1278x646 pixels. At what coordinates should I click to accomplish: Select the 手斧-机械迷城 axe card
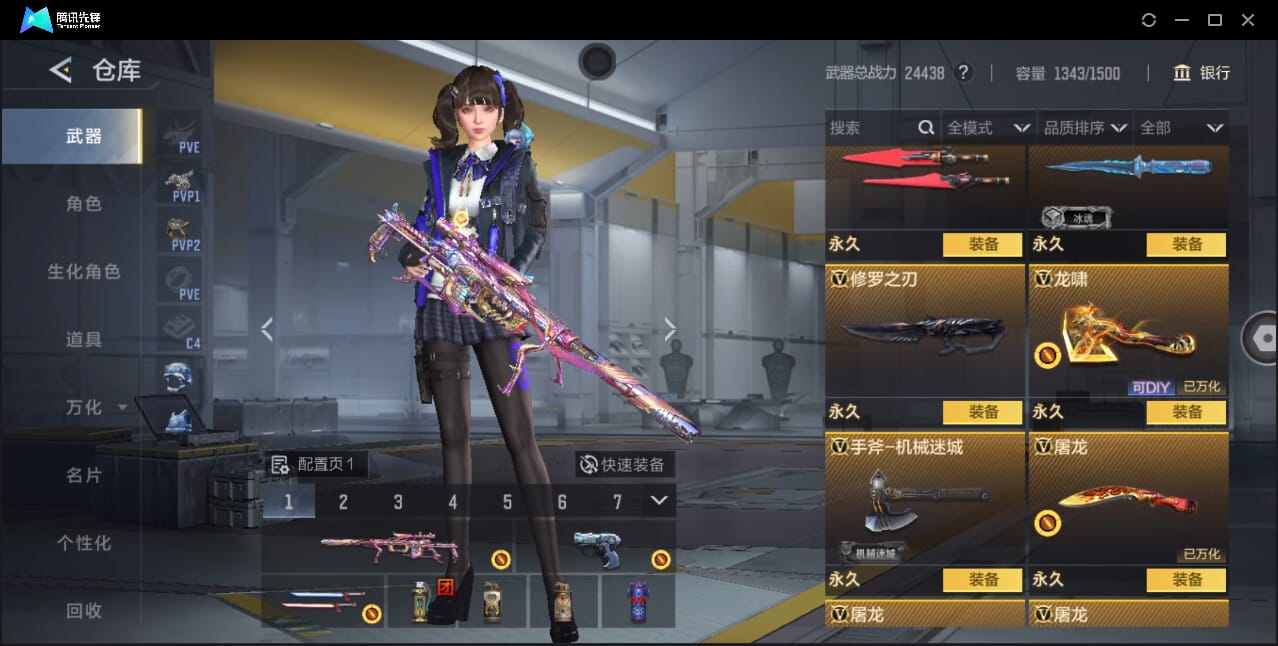tap(924, 498)
